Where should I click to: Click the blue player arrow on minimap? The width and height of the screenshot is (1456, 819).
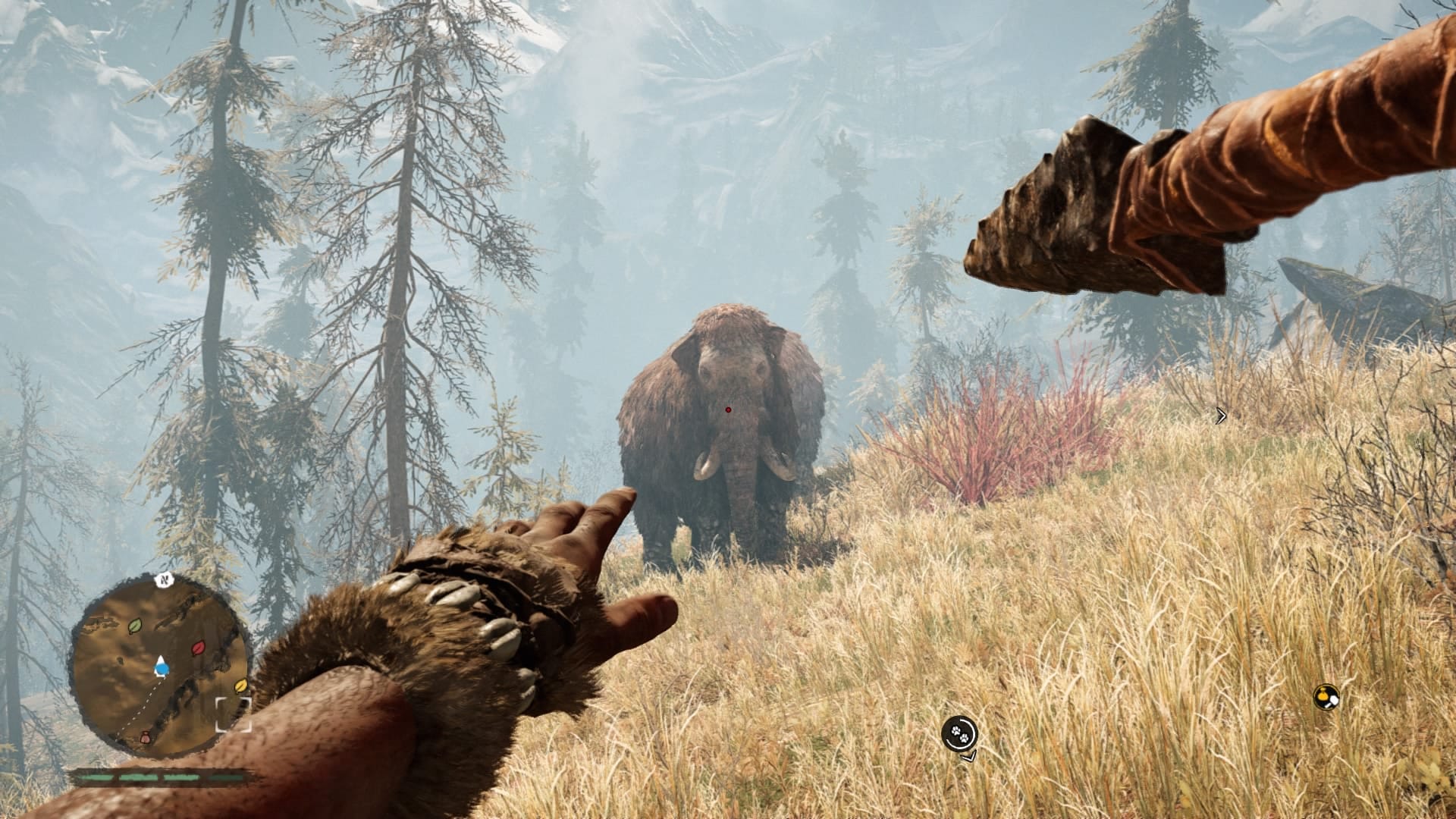click(161, 667)
